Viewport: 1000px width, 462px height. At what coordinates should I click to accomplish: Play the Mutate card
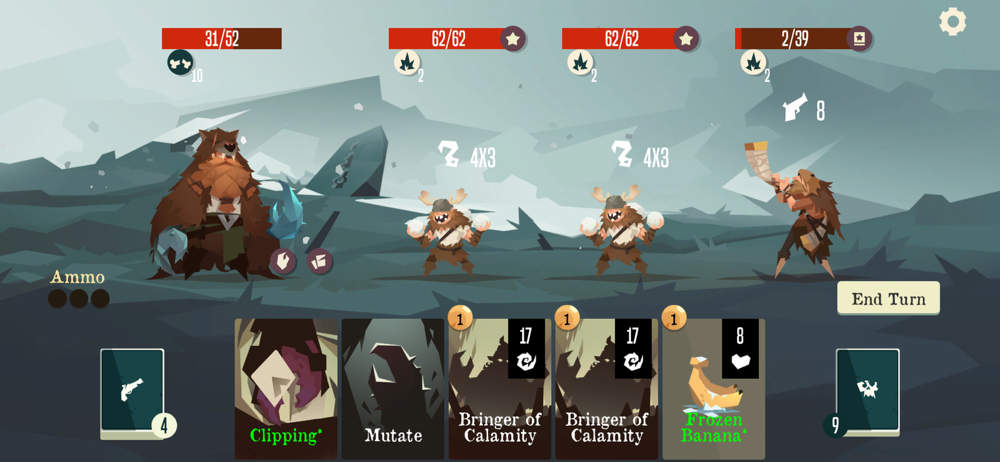(x=393, y=389)
